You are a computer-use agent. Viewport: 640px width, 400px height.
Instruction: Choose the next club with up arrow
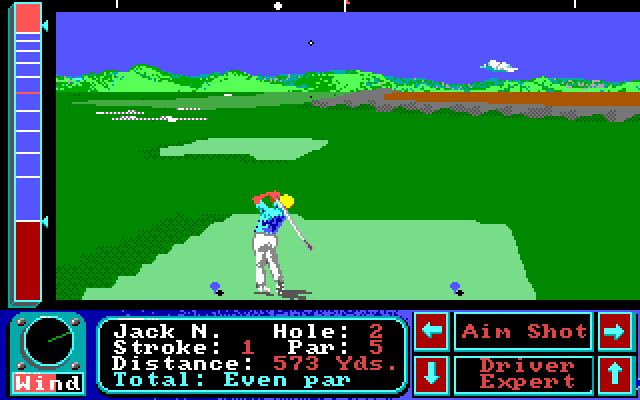coord(613,374)
